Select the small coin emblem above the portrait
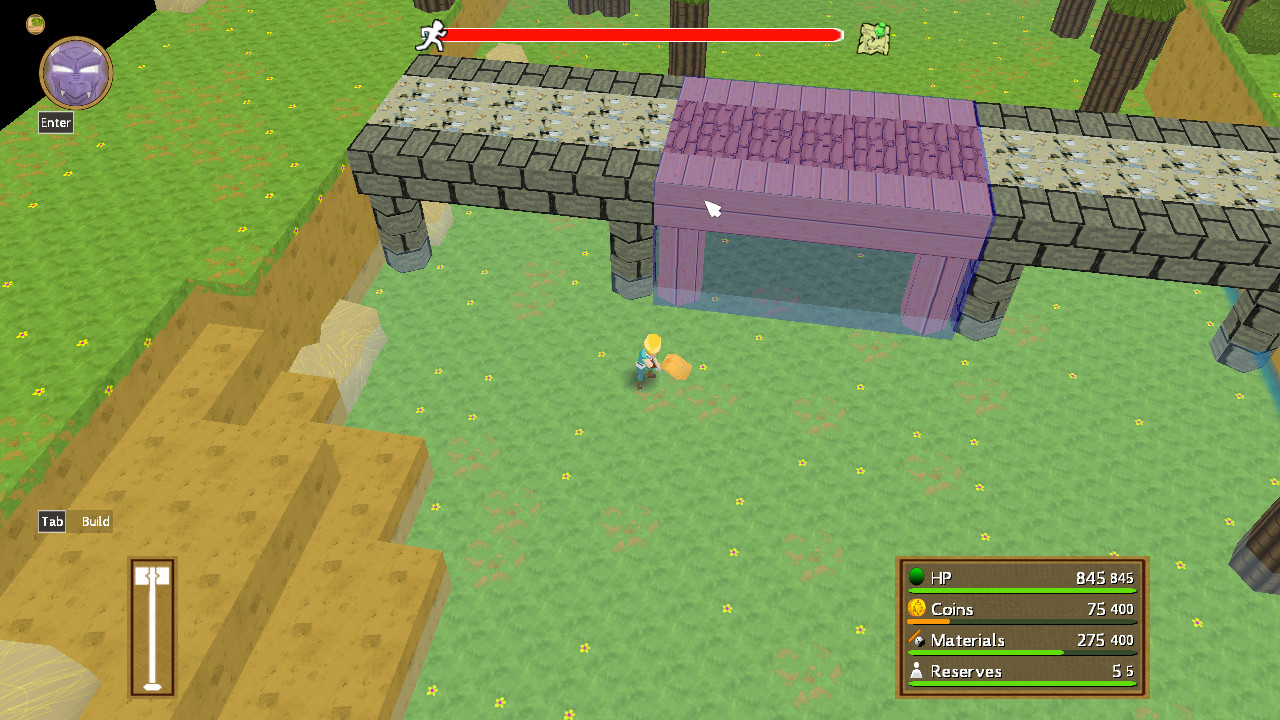Screen dimensions: 1280x720 (x=34, y=24)
